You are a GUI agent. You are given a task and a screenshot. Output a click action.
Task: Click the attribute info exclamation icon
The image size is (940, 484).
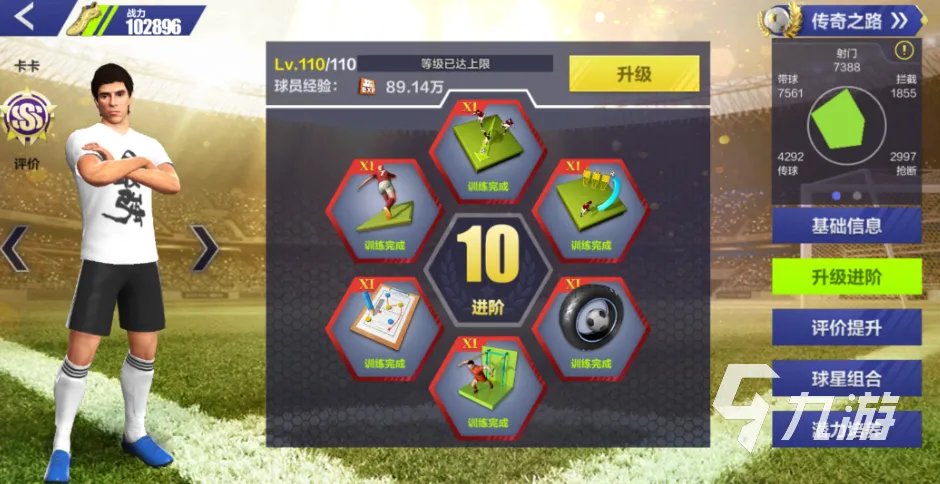[904, 50]
